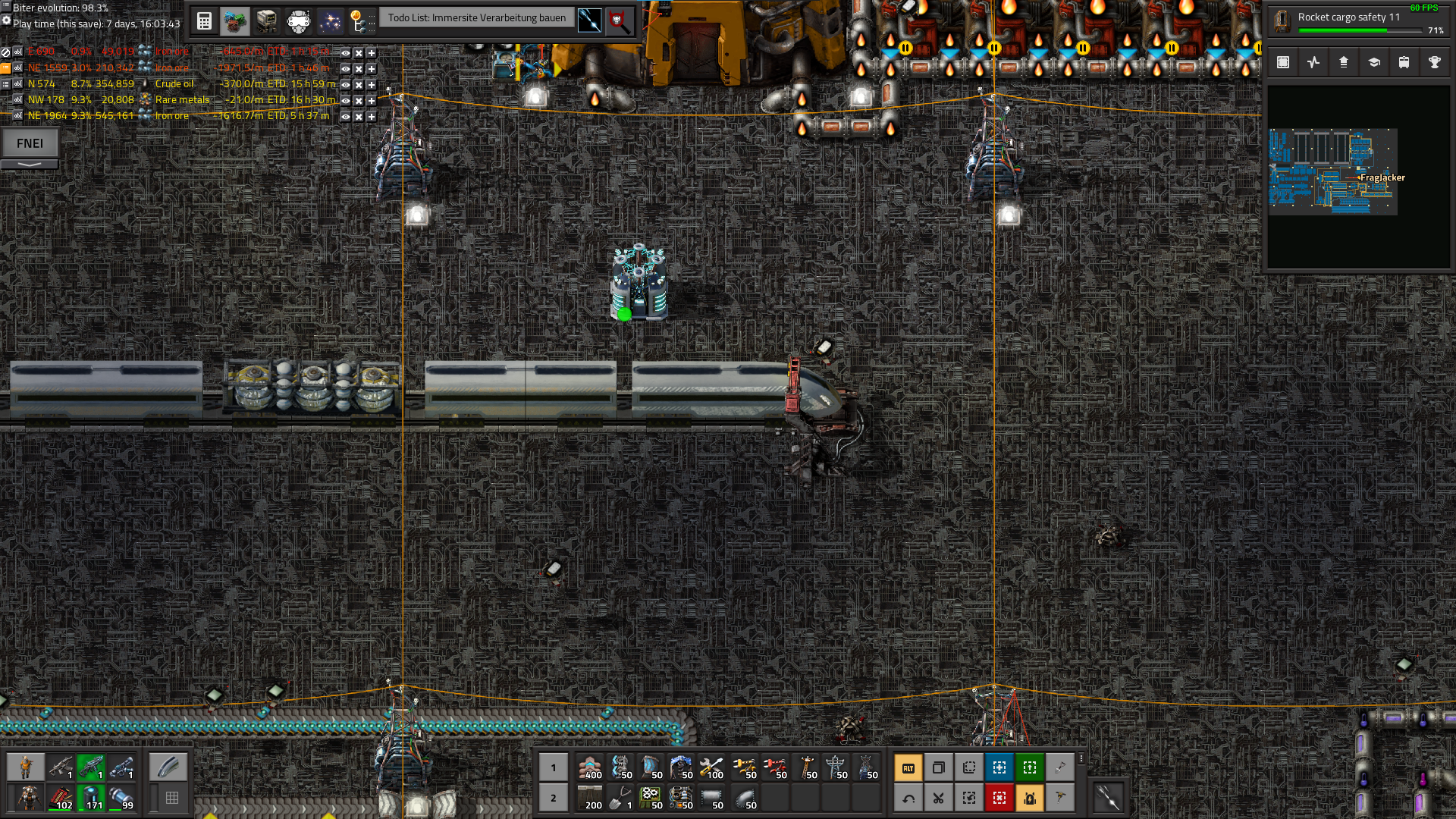Remove the Crude oil tracker row

(x=359, y=84)
